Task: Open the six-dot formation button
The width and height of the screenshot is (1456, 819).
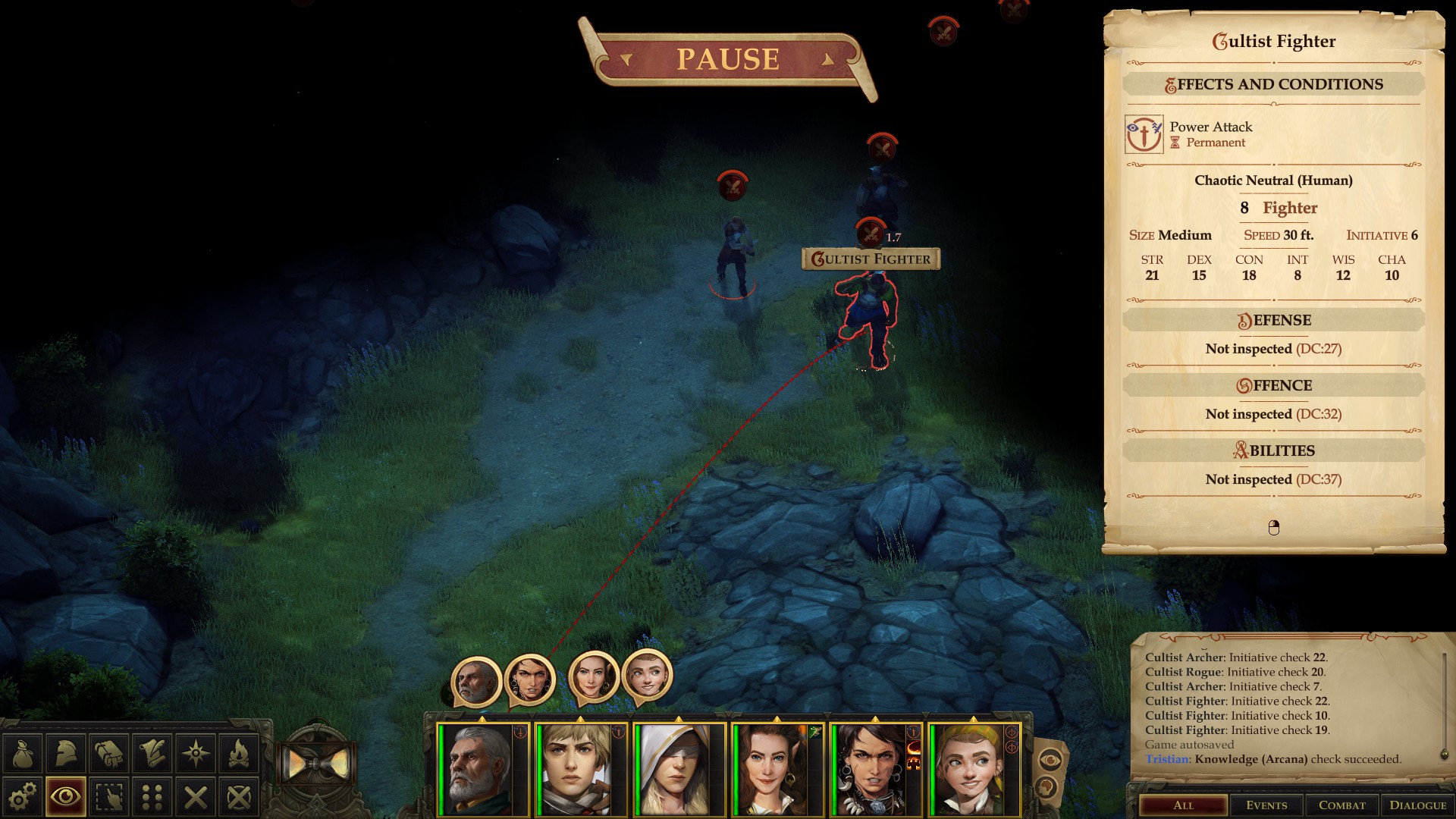Action: click(x=152, y=797)
